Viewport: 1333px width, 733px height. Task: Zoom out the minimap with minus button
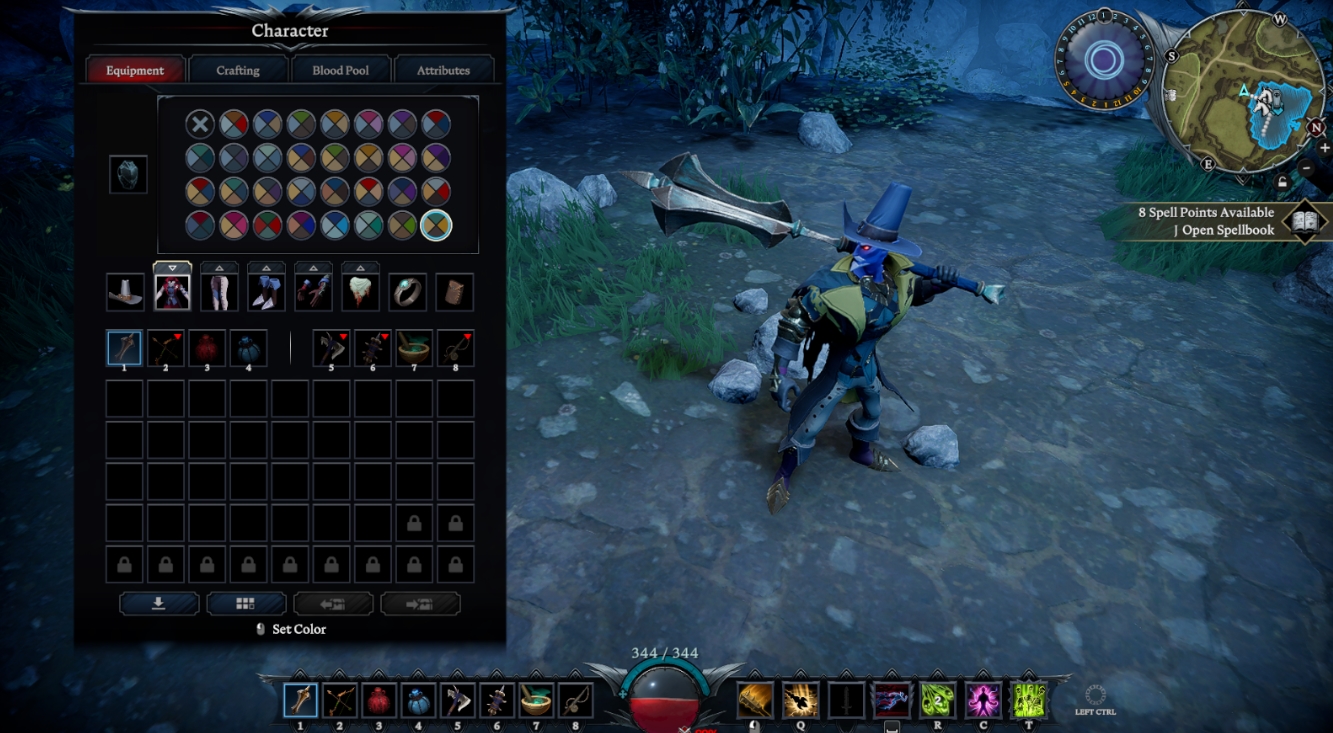1307,168
